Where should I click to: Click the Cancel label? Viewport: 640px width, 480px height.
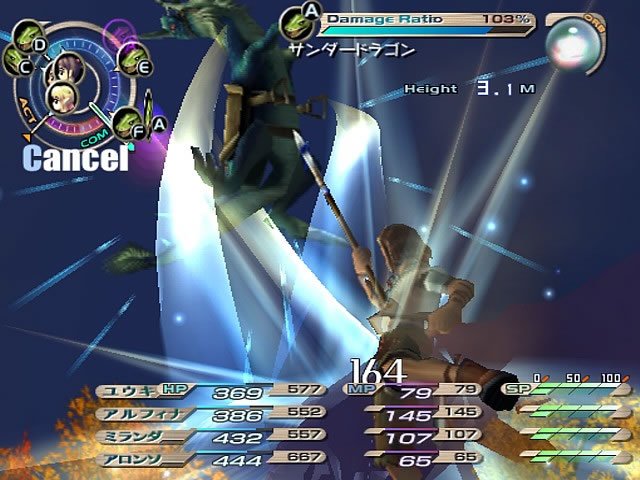click(76, 157)
